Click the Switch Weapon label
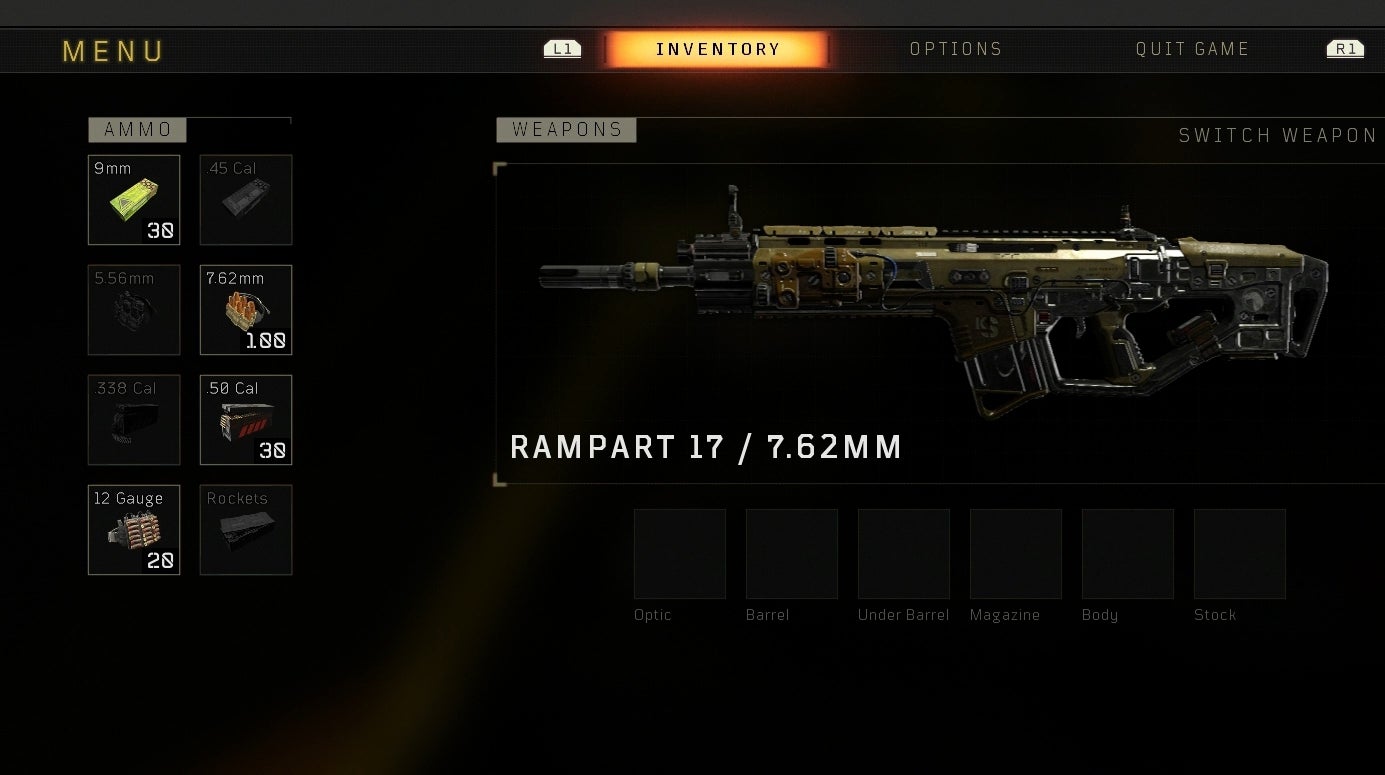Image resolution: width=1385 pixels, height=775 pixels. [1277, 136]
